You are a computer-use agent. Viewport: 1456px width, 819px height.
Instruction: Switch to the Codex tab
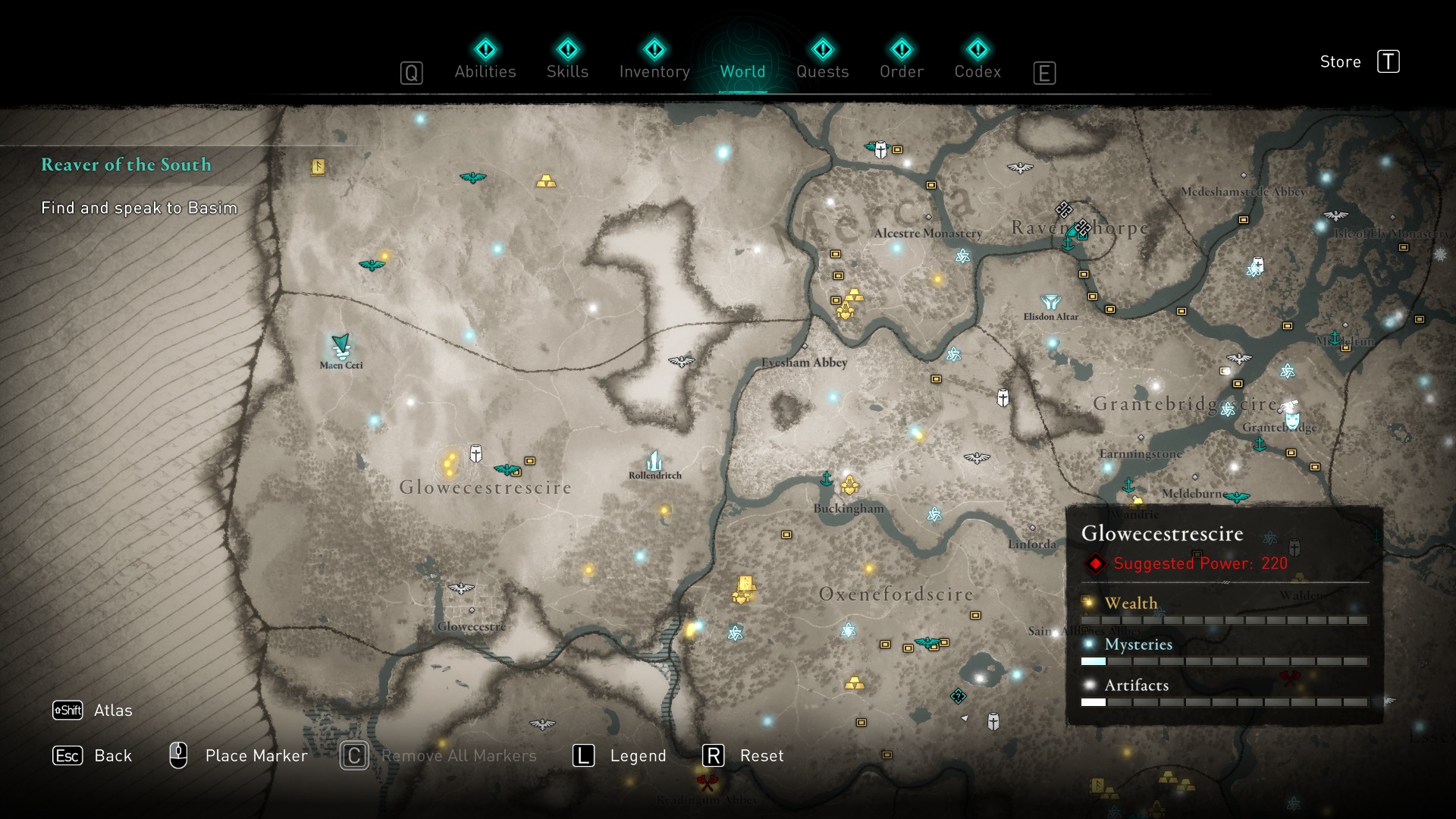tap(977, 61)
